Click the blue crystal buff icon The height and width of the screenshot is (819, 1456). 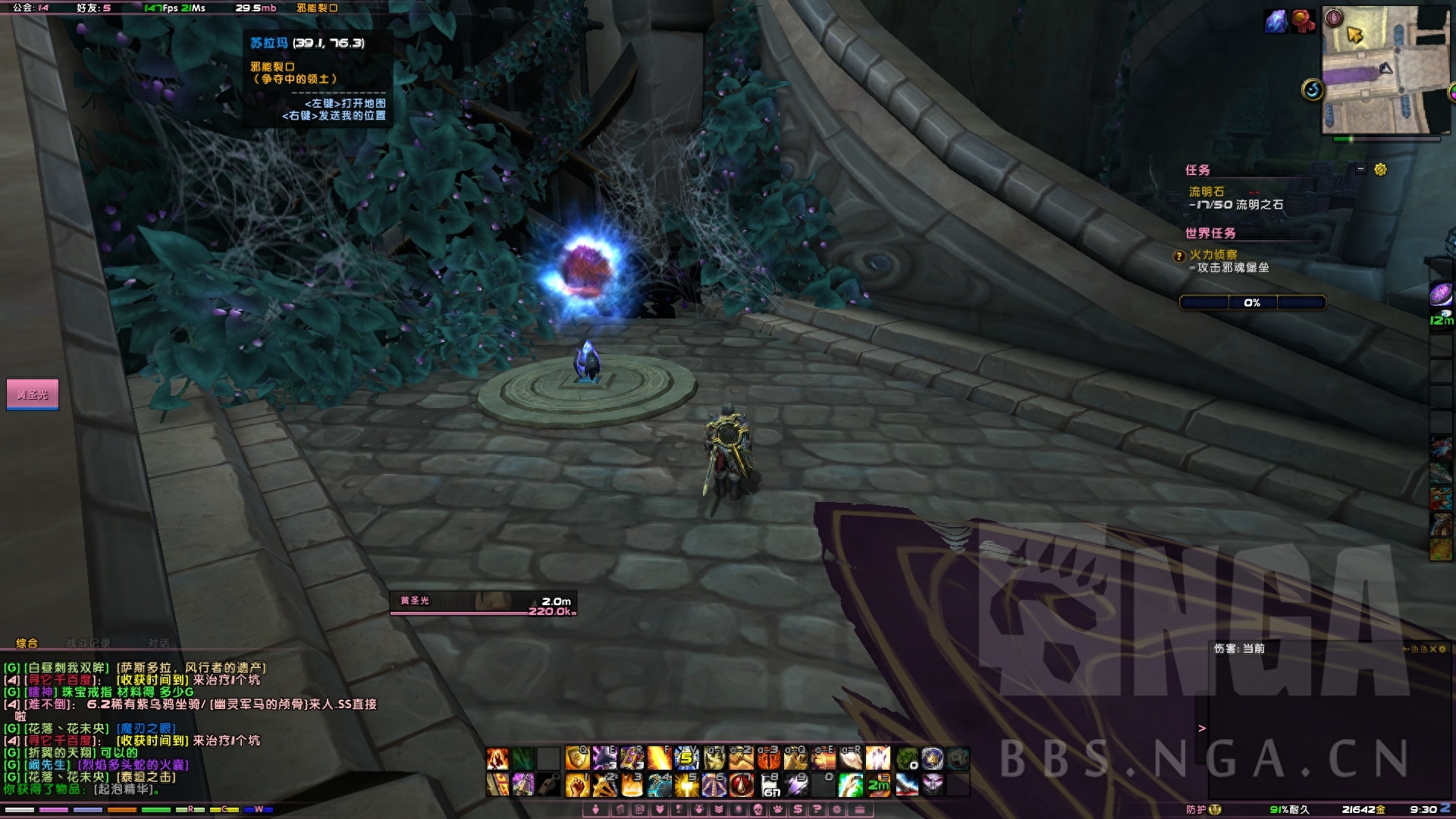tap(1276, 21)
